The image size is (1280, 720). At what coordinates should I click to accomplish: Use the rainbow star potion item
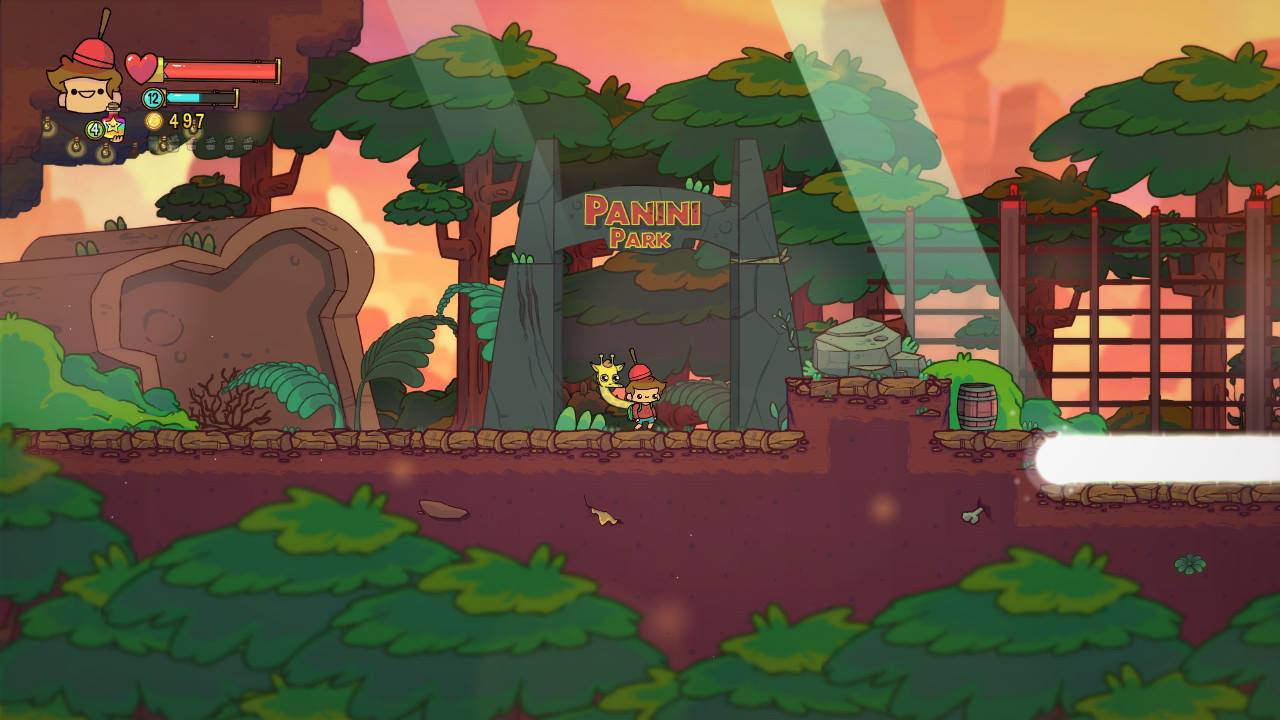[112, 129]
